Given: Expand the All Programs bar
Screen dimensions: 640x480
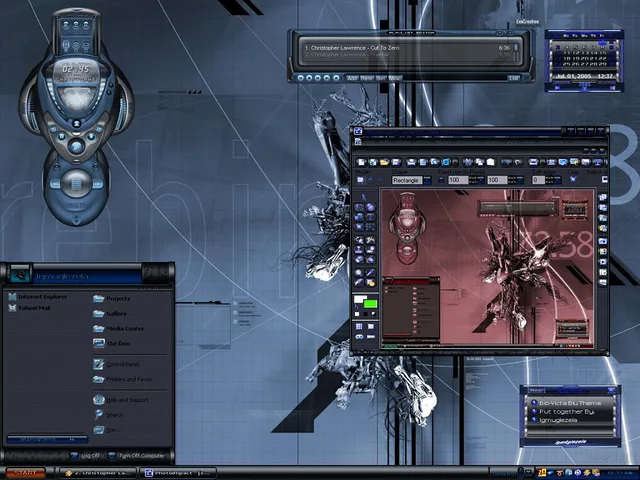Looking at the screenshot, I should pyautogui.click(x=46, y=439).
